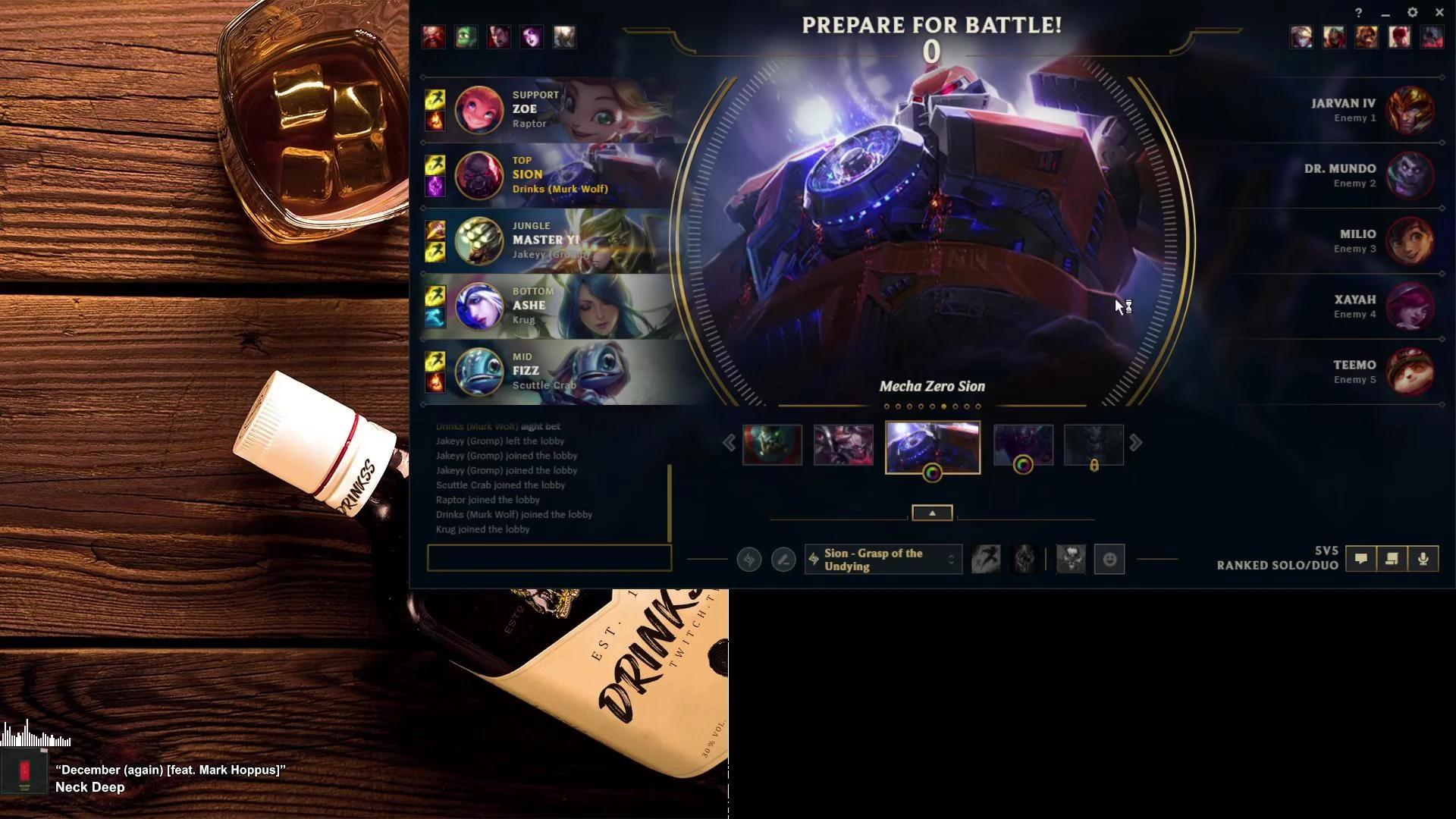The width and height of the screenshot is (1456, 819).
Task: Open the client settings gear
Action: (x=1412, y=12)
